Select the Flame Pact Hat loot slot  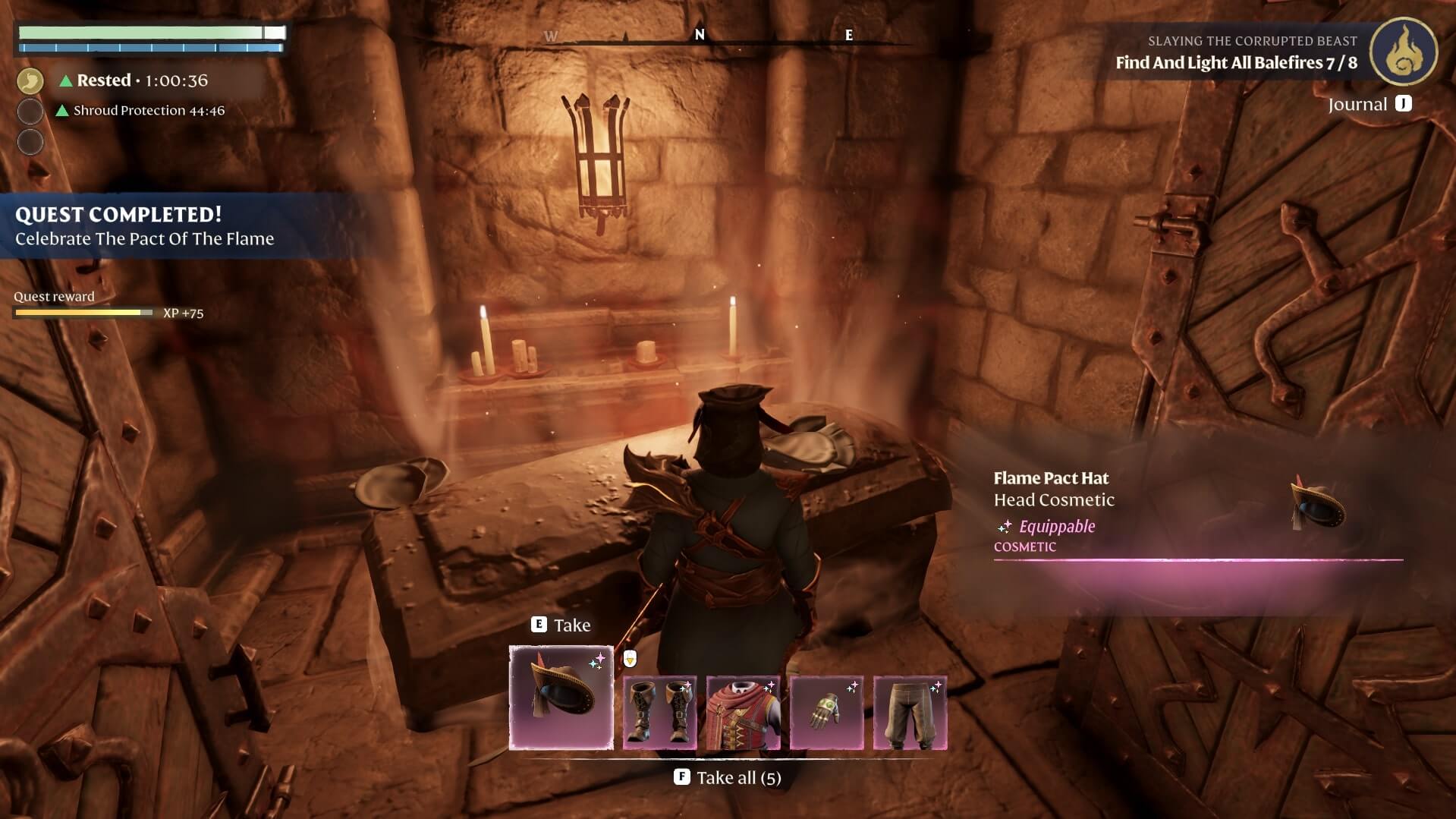point(561,697)
